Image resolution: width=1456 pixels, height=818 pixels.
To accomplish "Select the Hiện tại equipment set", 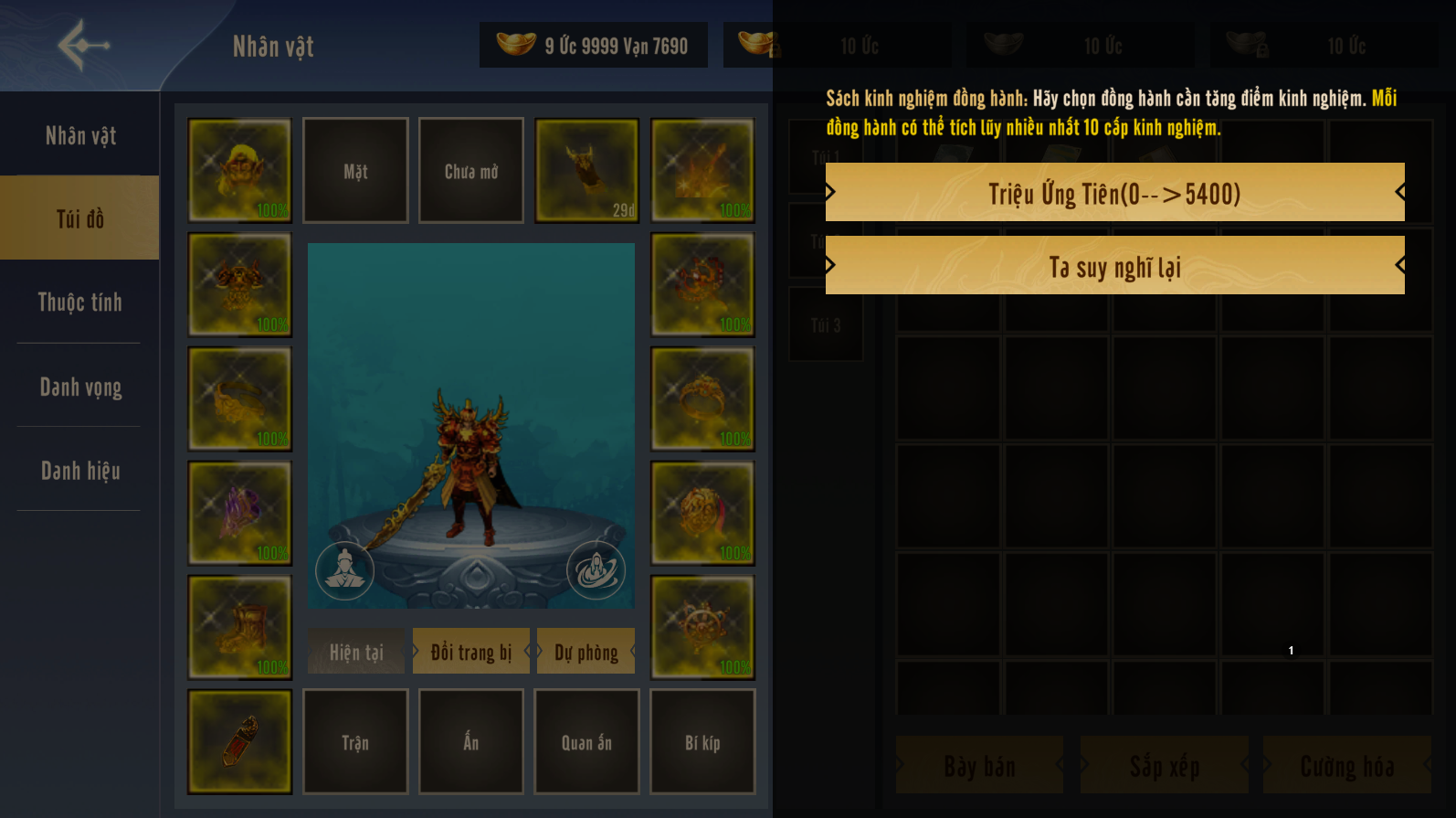I will (x=356, y=652).
